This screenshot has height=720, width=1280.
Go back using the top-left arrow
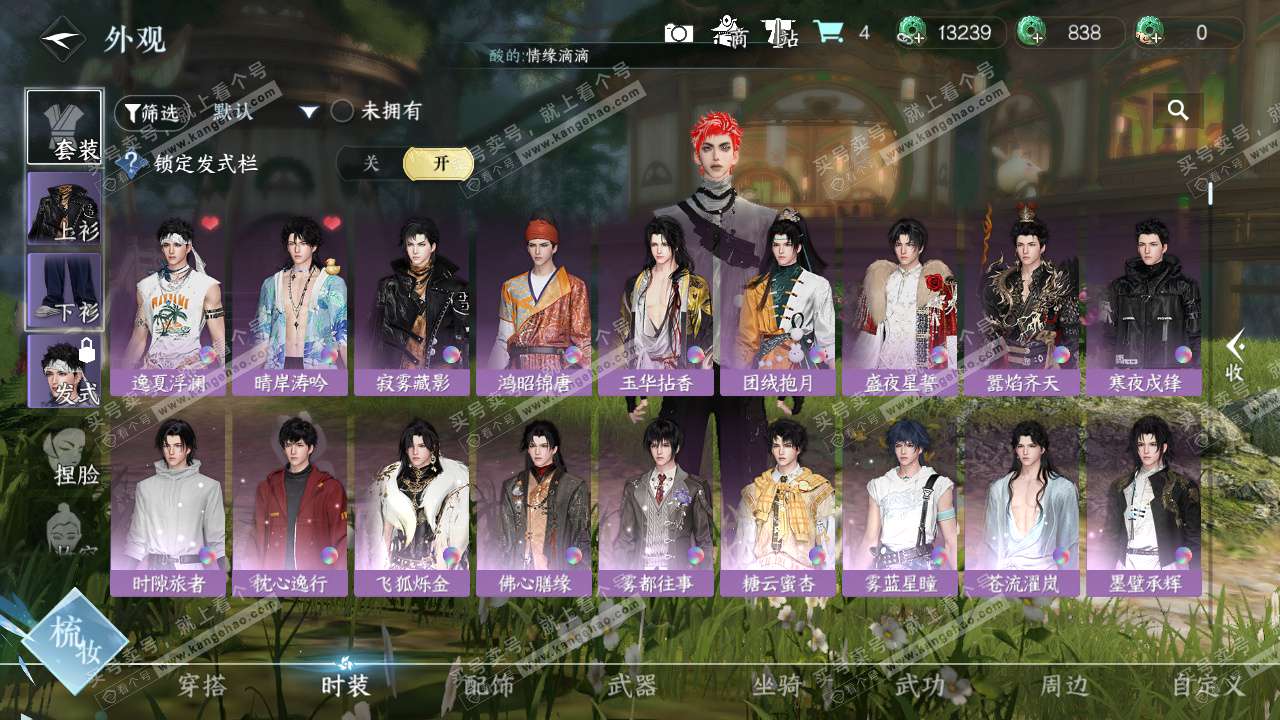pyautogui.click(x=60, y=38)
